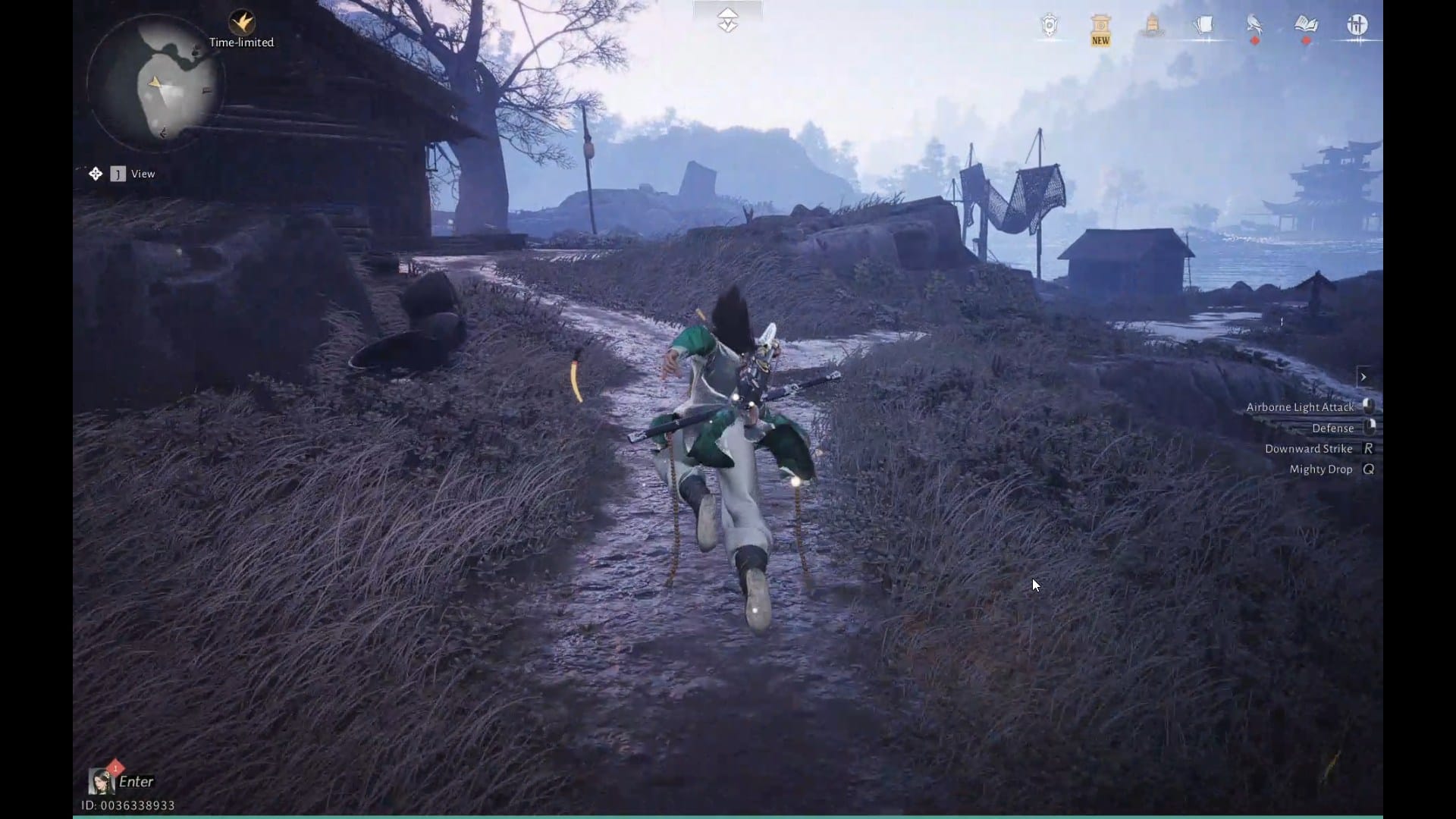Select the View option labeled J
Screen dimensions: 1456x819
tap(118, 174)
